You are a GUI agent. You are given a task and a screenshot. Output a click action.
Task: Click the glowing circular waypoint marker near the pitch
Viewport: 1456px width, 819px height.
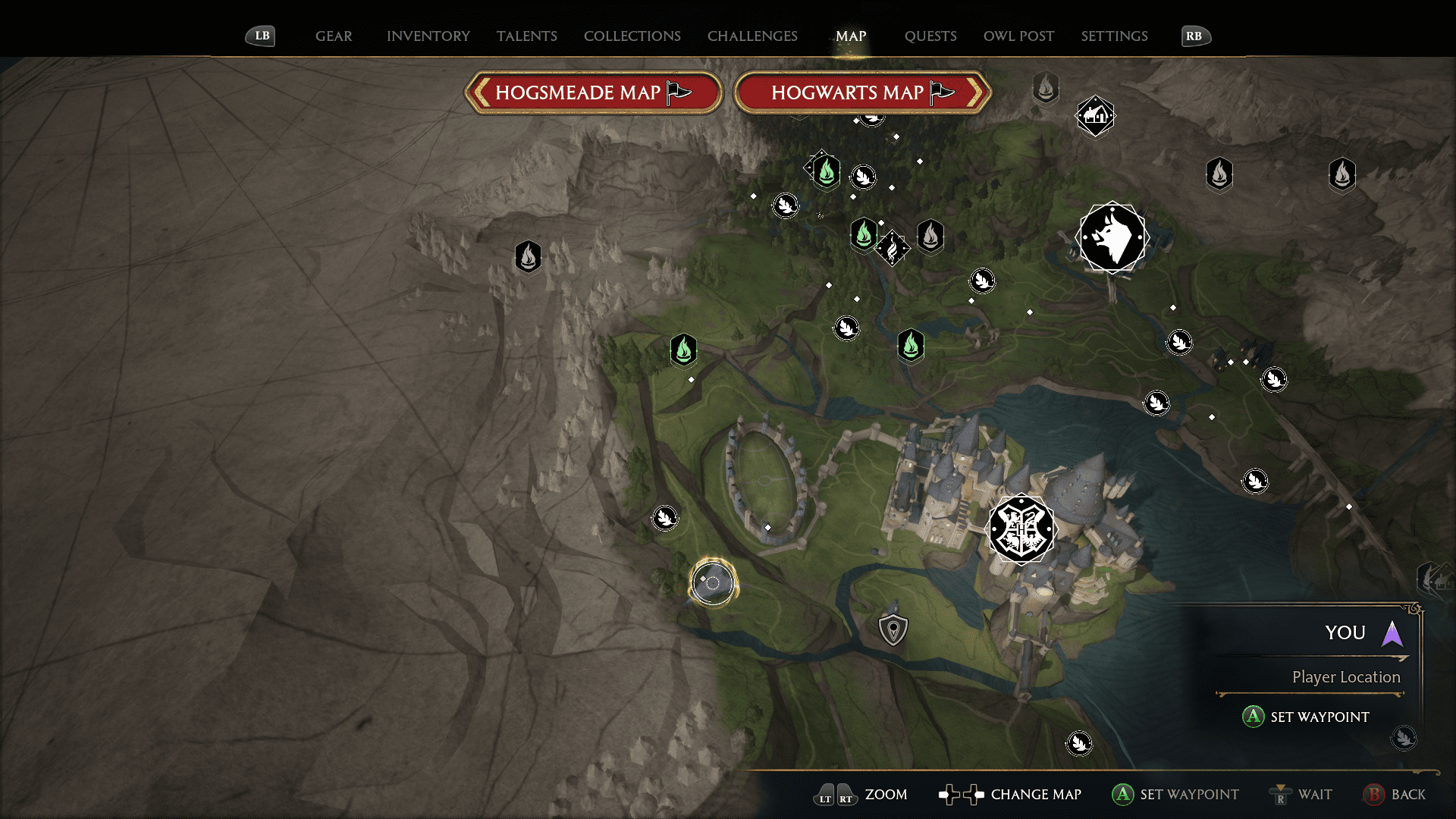pyautogui.click(x=711, y=583)
